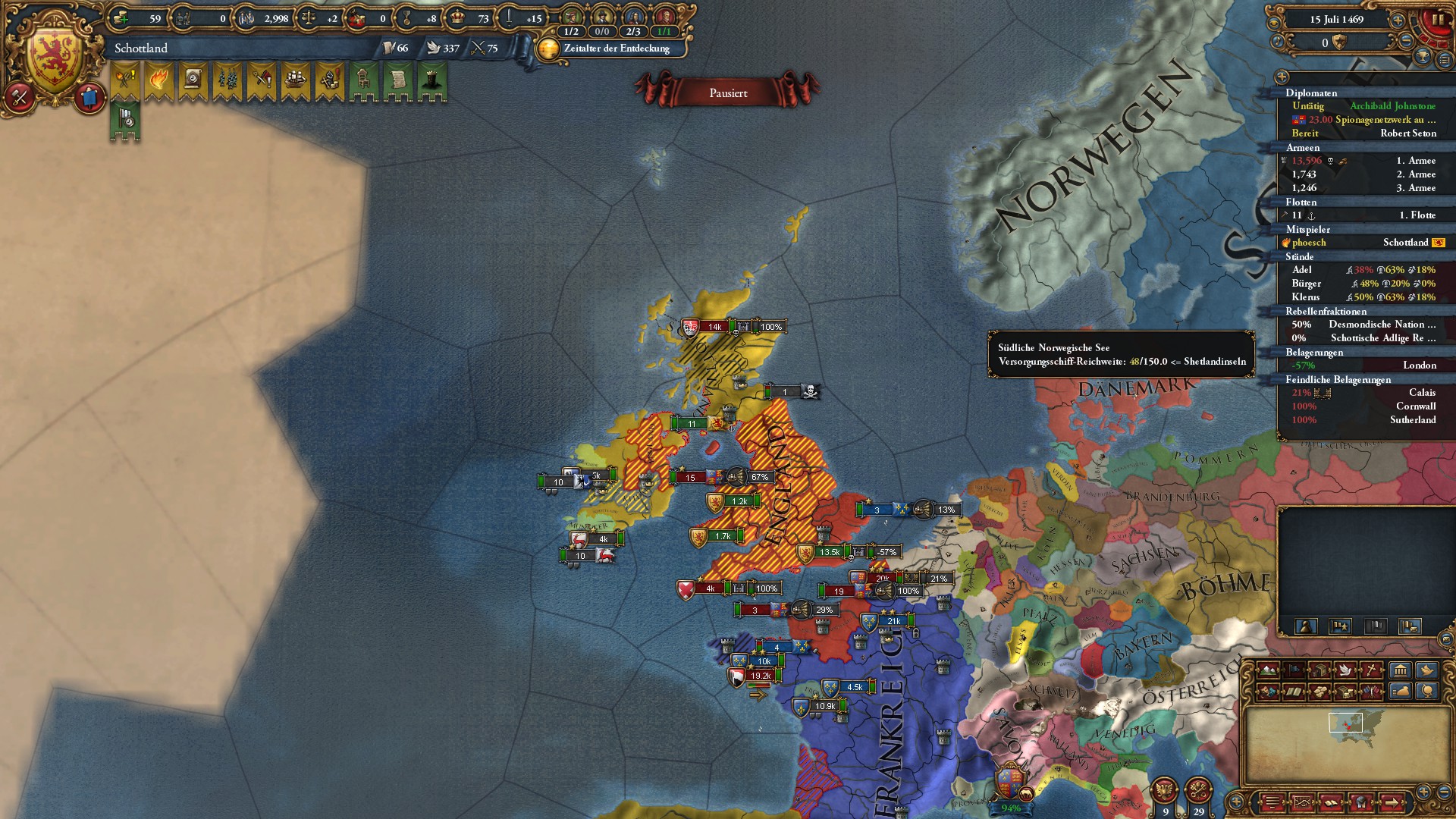Screen dimensions: 1456x819
Task: Switch to the political mapmode icon
Action: tap(1294, 669)
